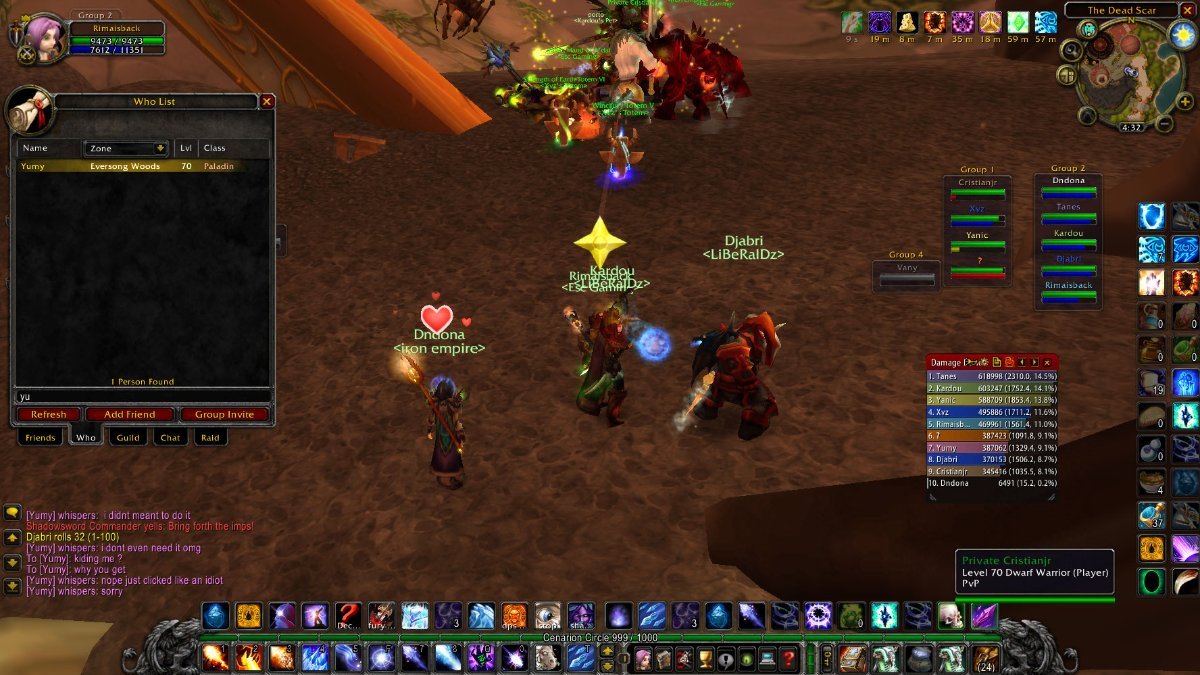
Task: Close the Who List window
Action: [x=267, y=101]
